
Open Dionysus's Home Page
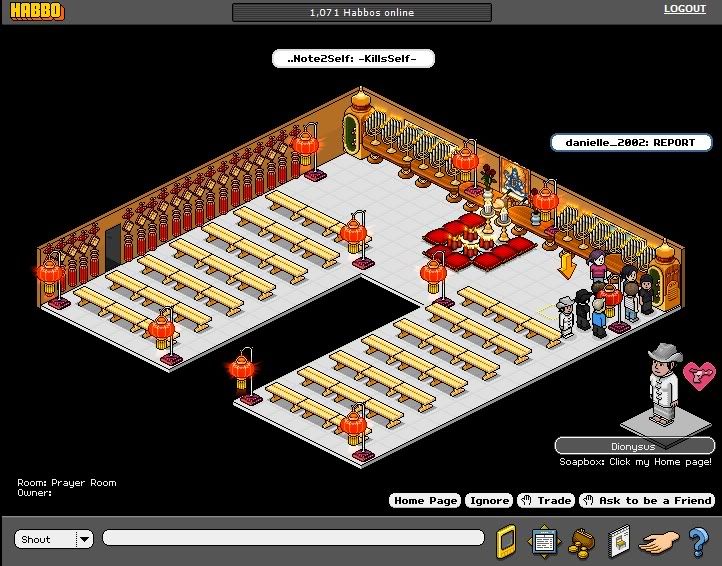coord(425,500)
